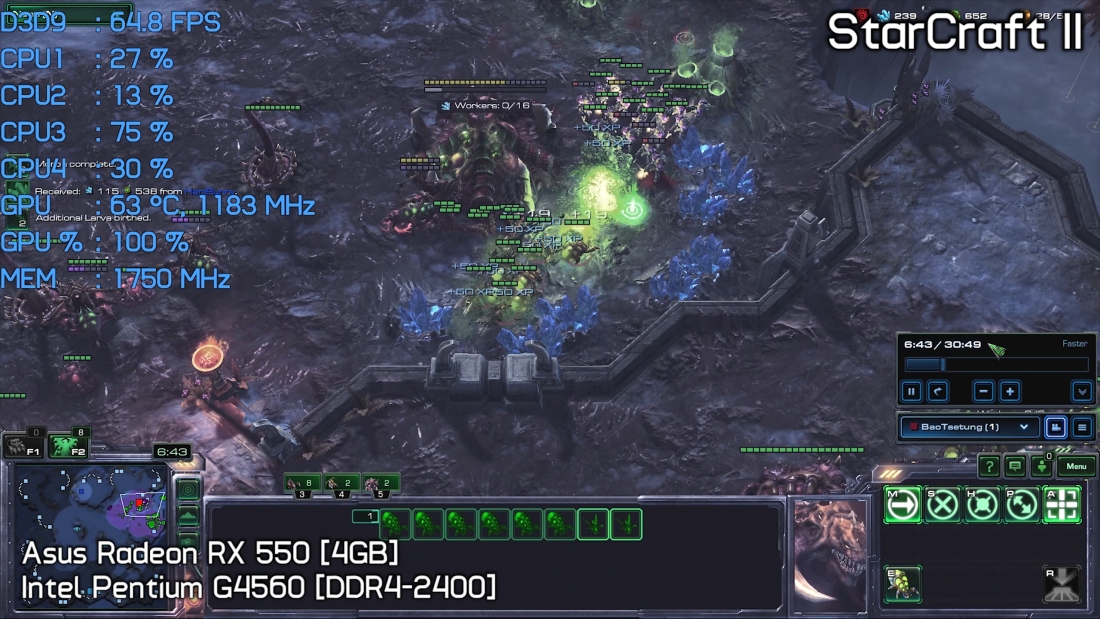Decrease replay speed with the minus button
Viewport: 1100px width, 619px height.
[984, 392]
